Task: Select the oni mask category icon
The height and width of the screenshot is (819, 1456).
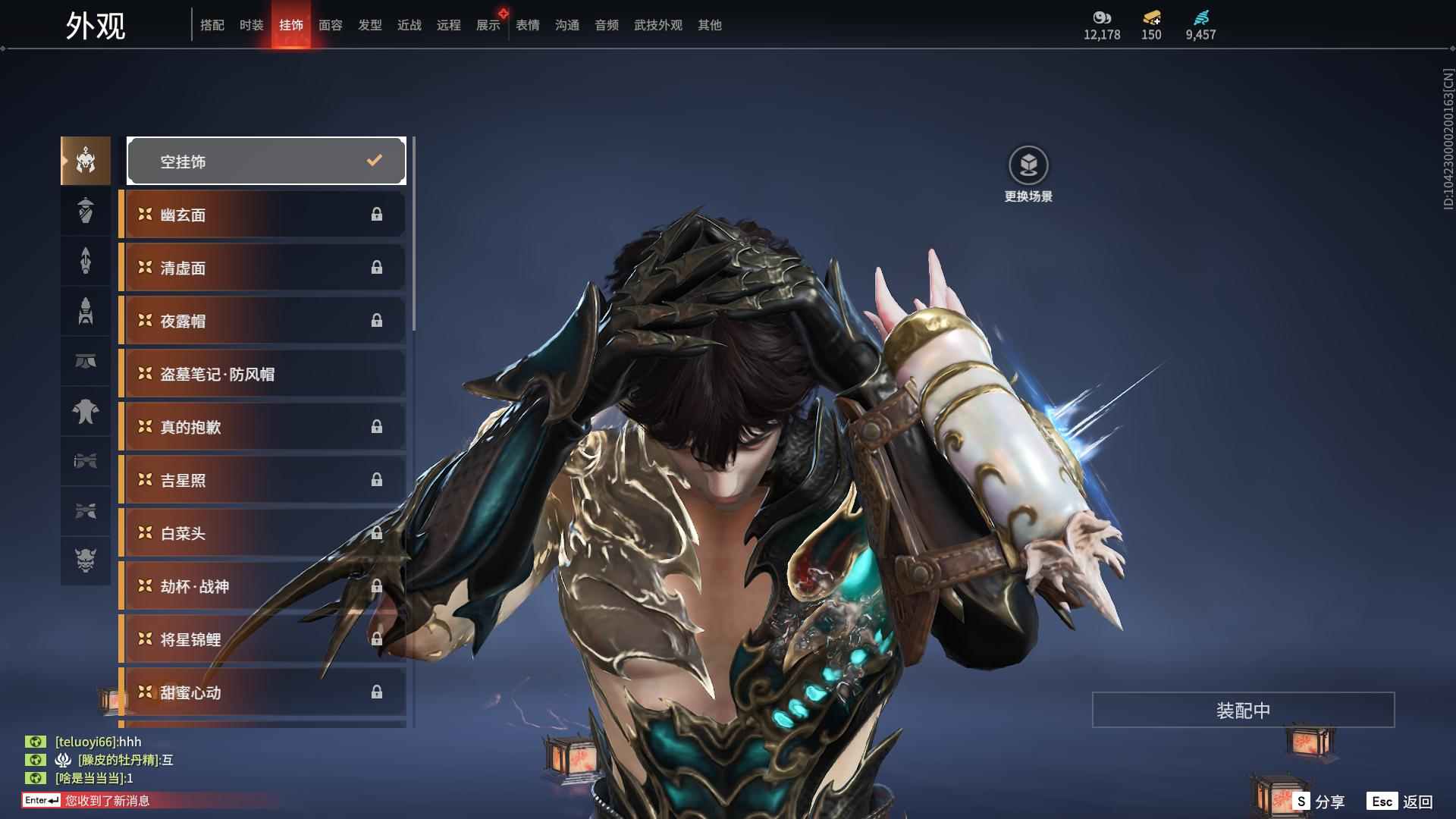Action: pos(86,560)
